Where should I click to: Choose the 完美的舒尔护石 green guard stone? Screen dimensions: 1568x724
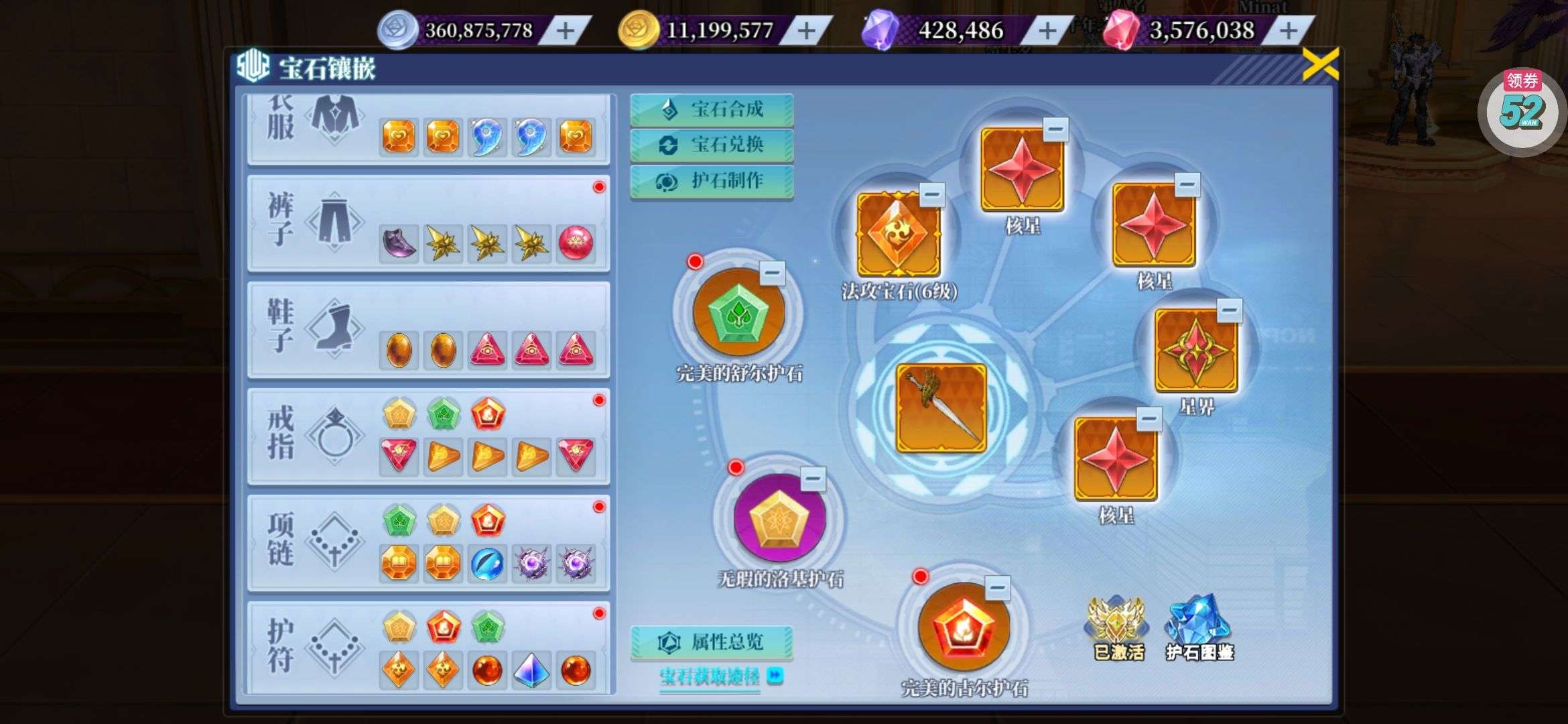click(738, 313)
